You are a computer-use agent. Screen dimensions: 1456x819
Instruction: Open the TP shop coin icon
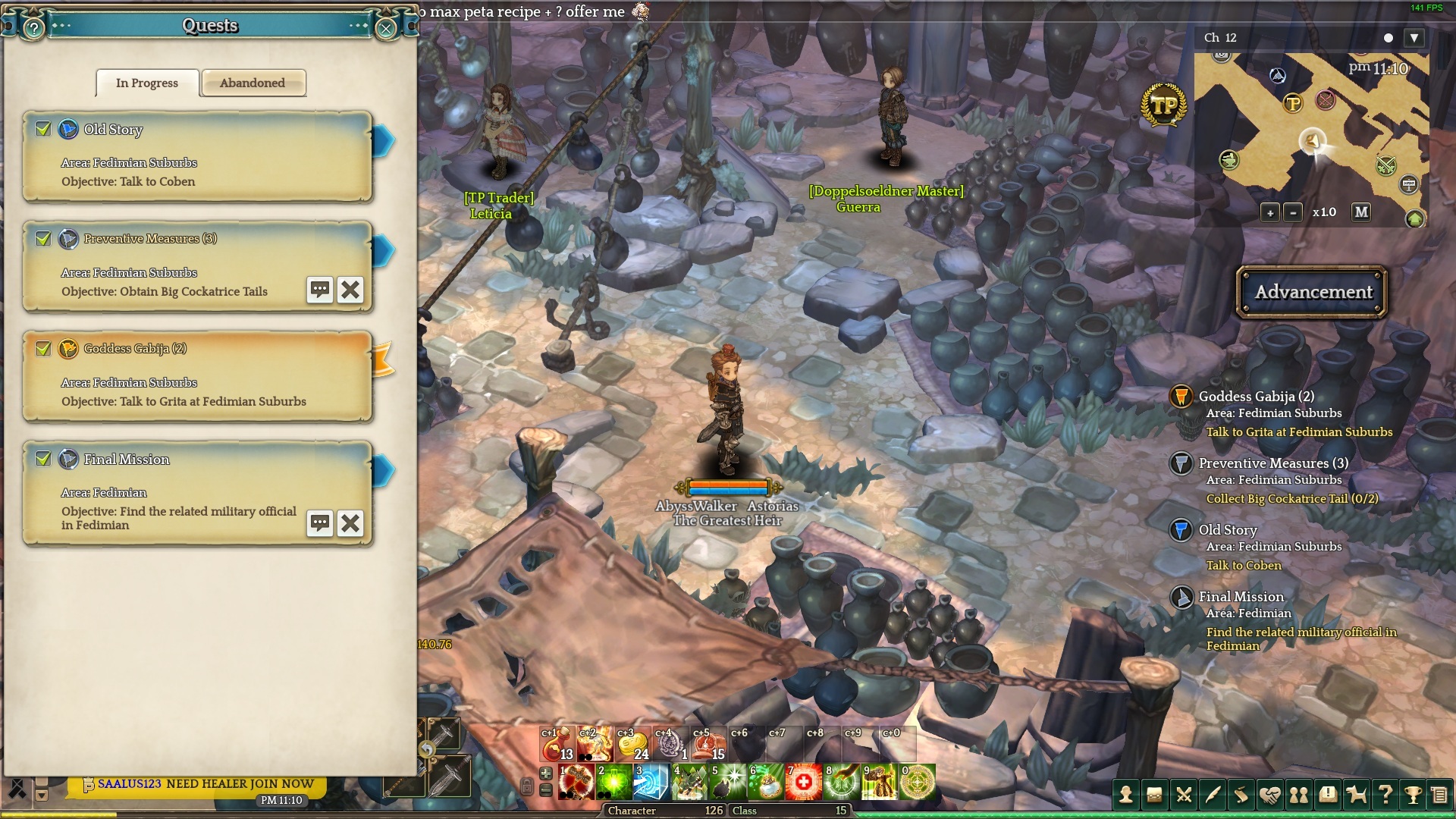pyautogui.click(x=1163, y=105)
